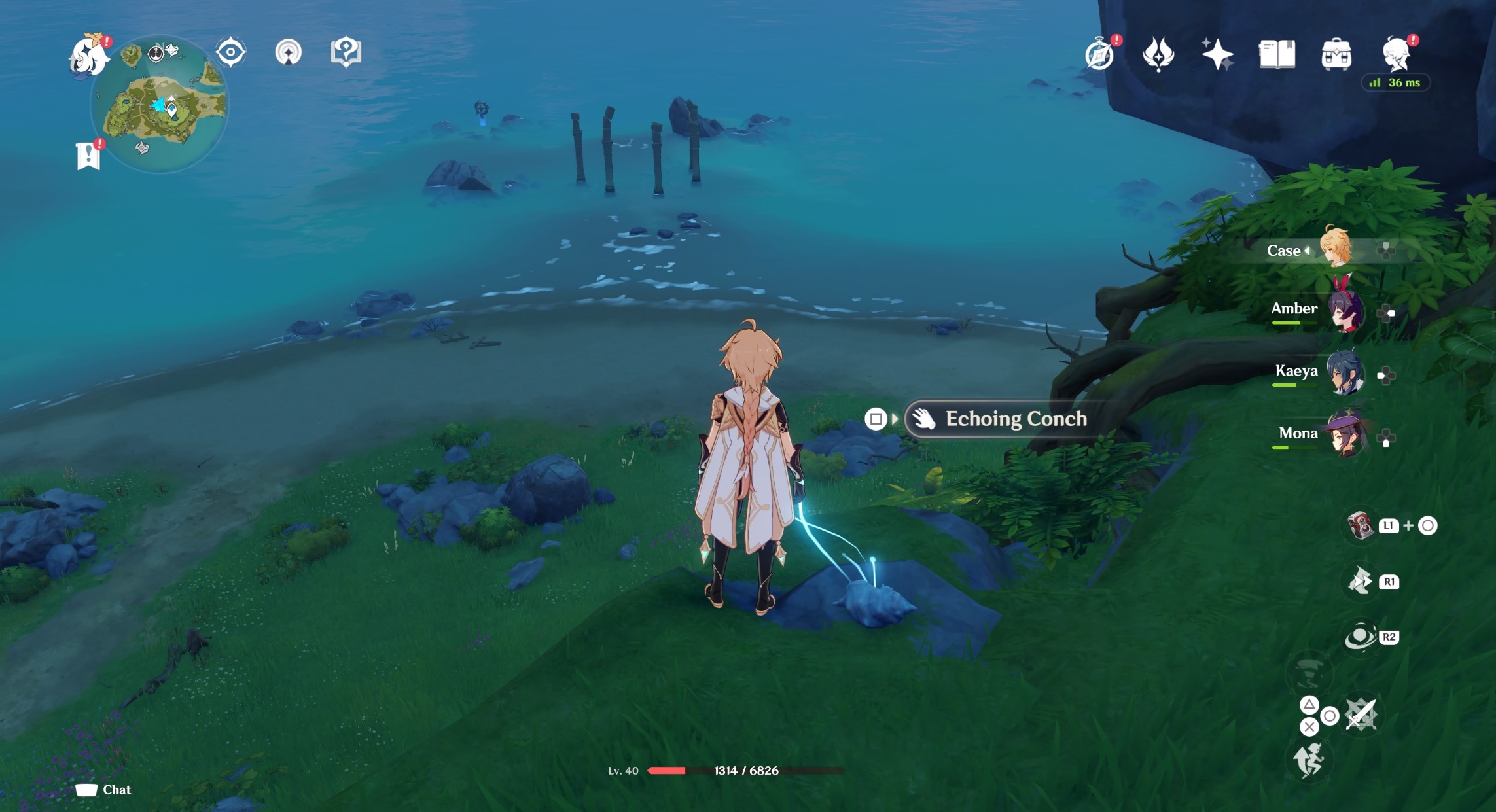
Task: Collapse the party list via Case's arrow
Action: pyautogui.click(x=1308, y=251)
